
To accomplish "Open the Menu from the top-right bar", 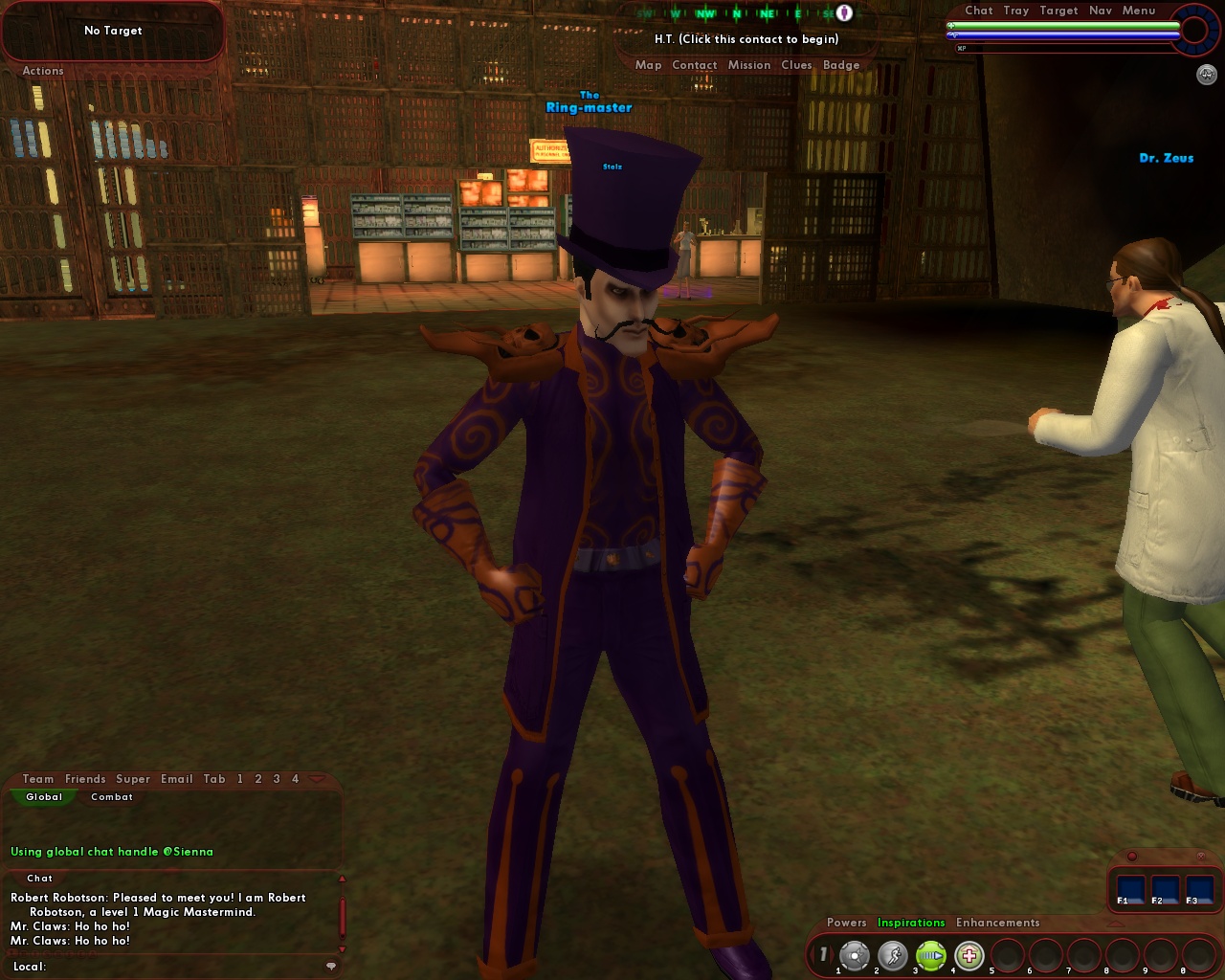I will point(1139,11).
